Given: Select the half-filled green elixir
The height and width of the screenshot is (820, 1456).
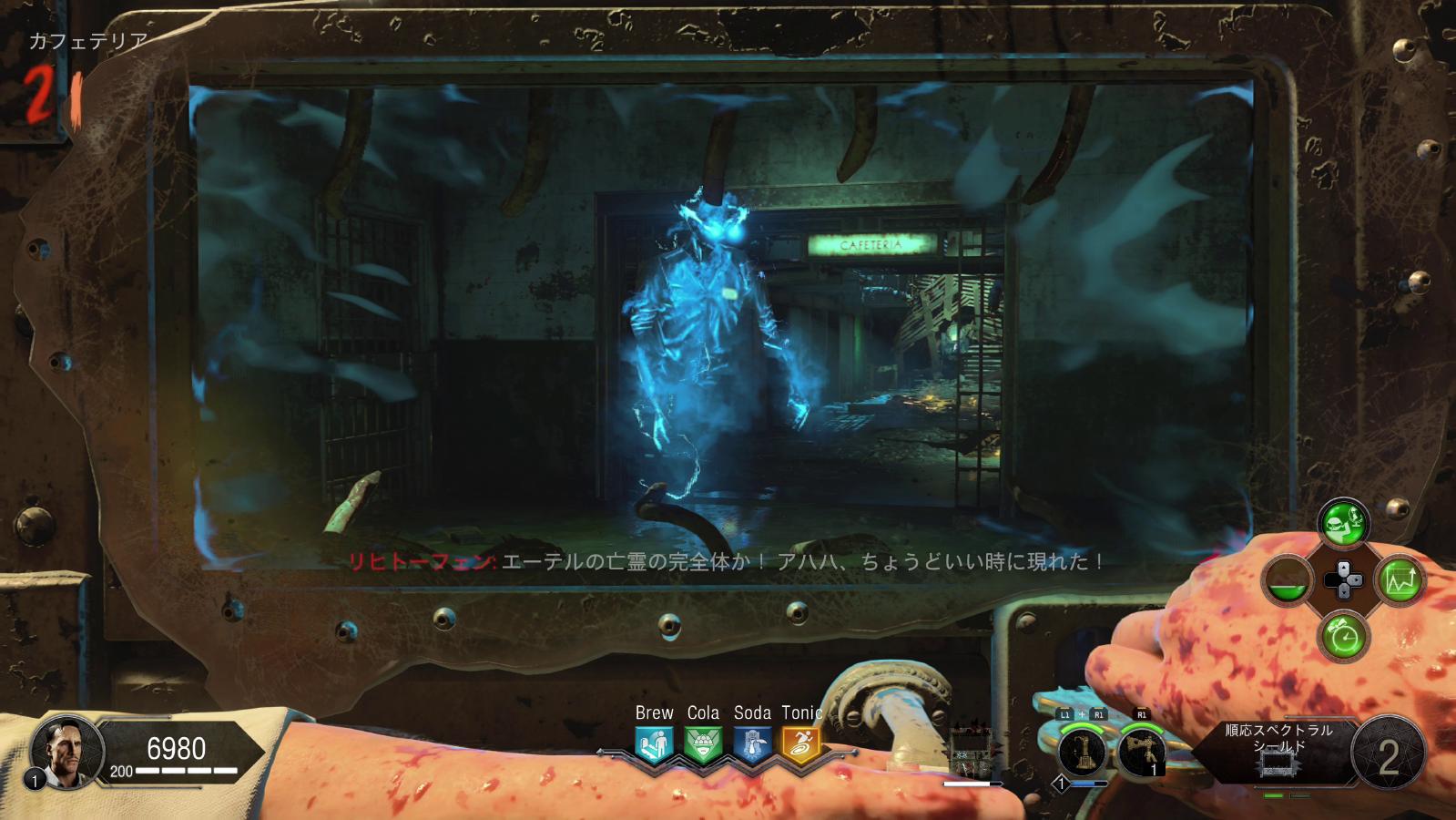Looking at the screenshot, I should [x=1288, y=580].
